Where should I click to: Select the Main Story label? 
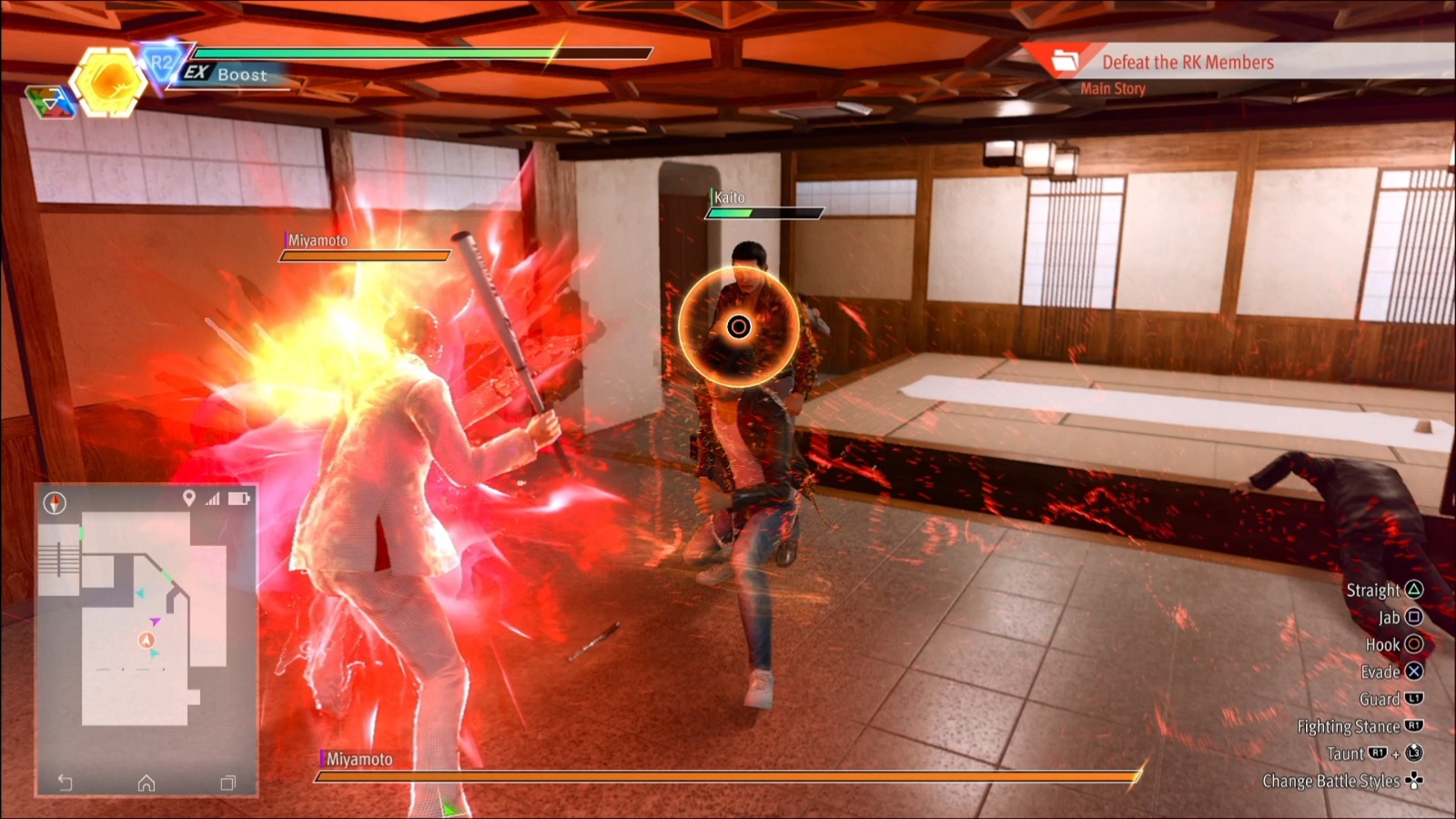pyautogui.click(x=1112, y=89)
